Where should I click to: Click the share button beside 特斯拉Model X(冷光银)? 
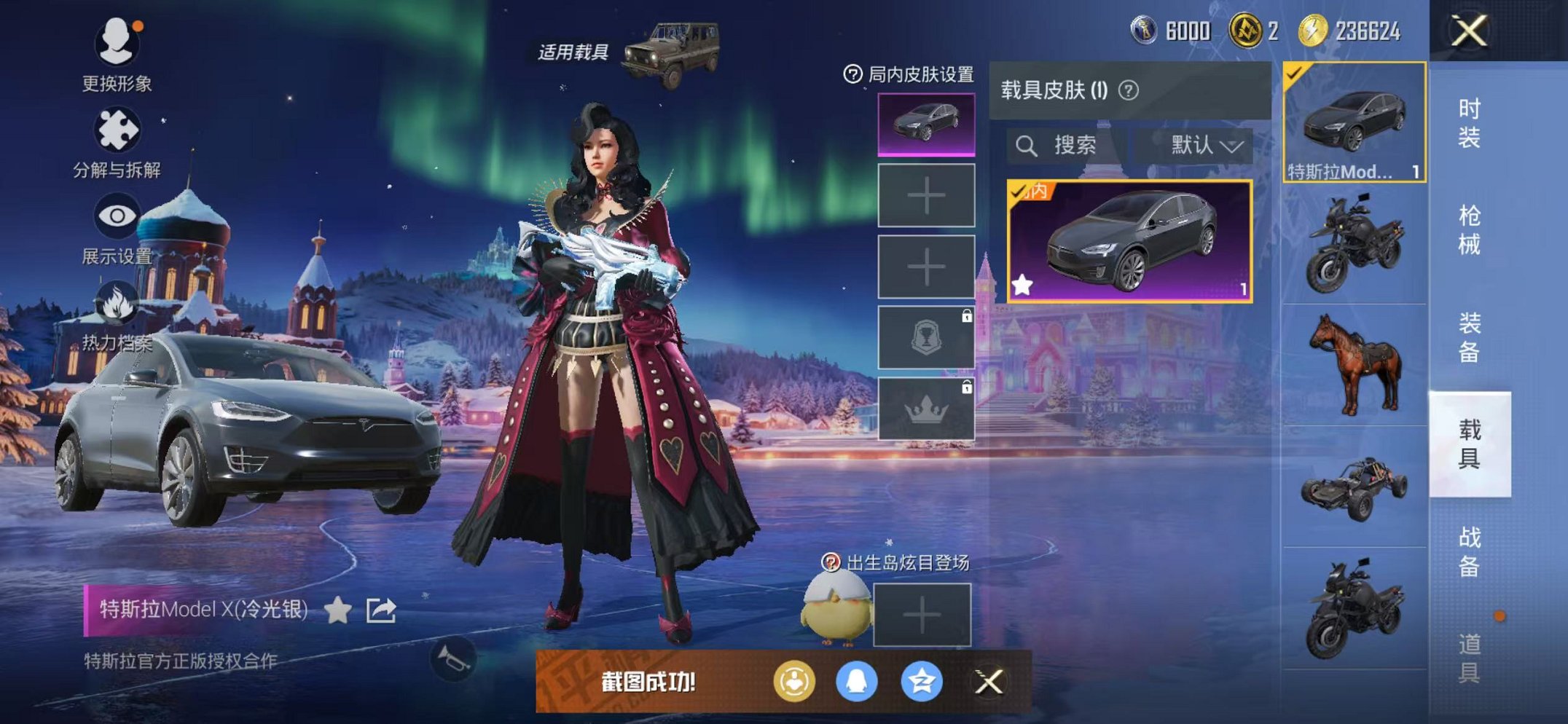(381, 610)
